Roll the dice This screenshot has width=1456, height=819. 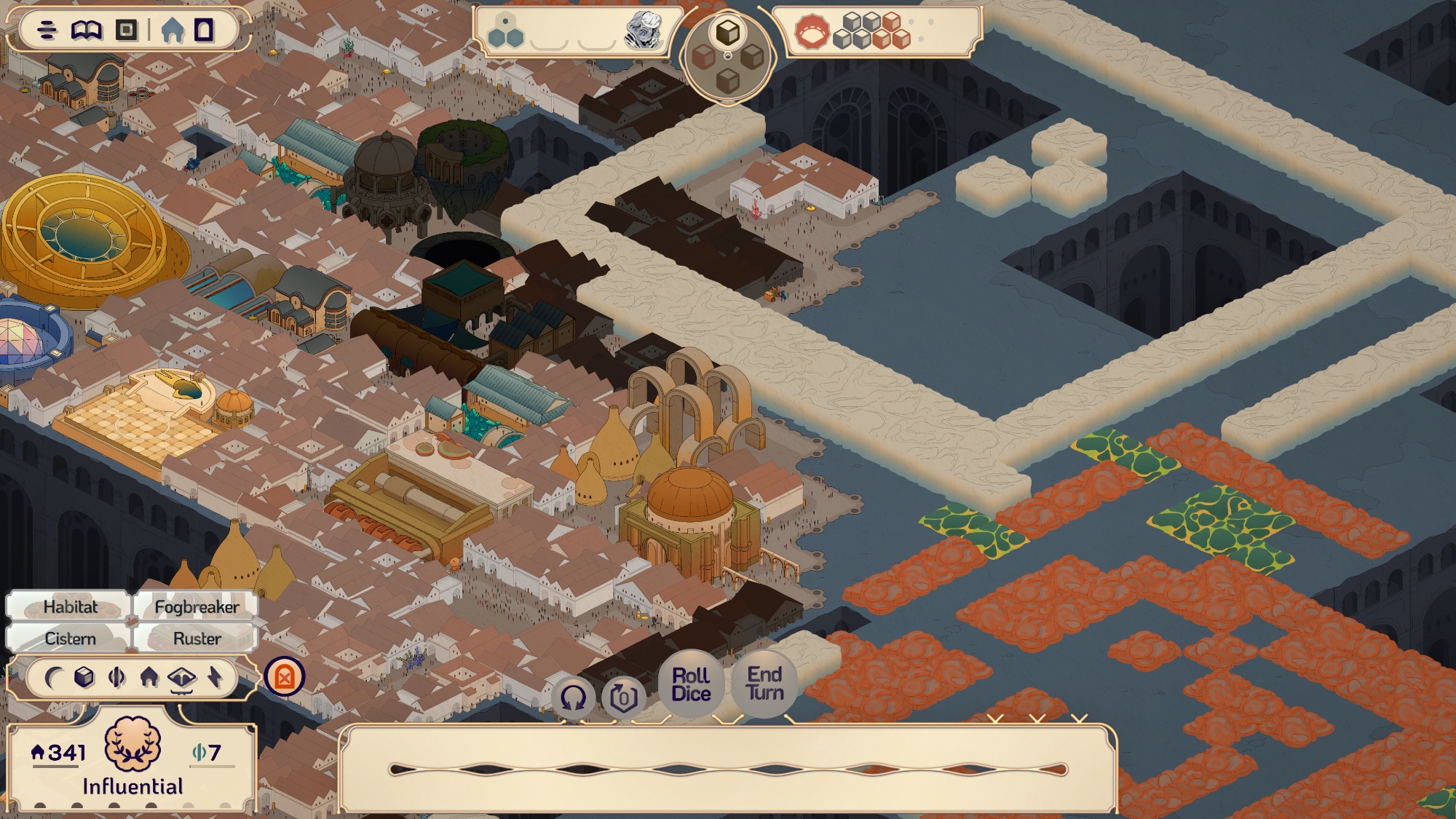pos(691,684)
